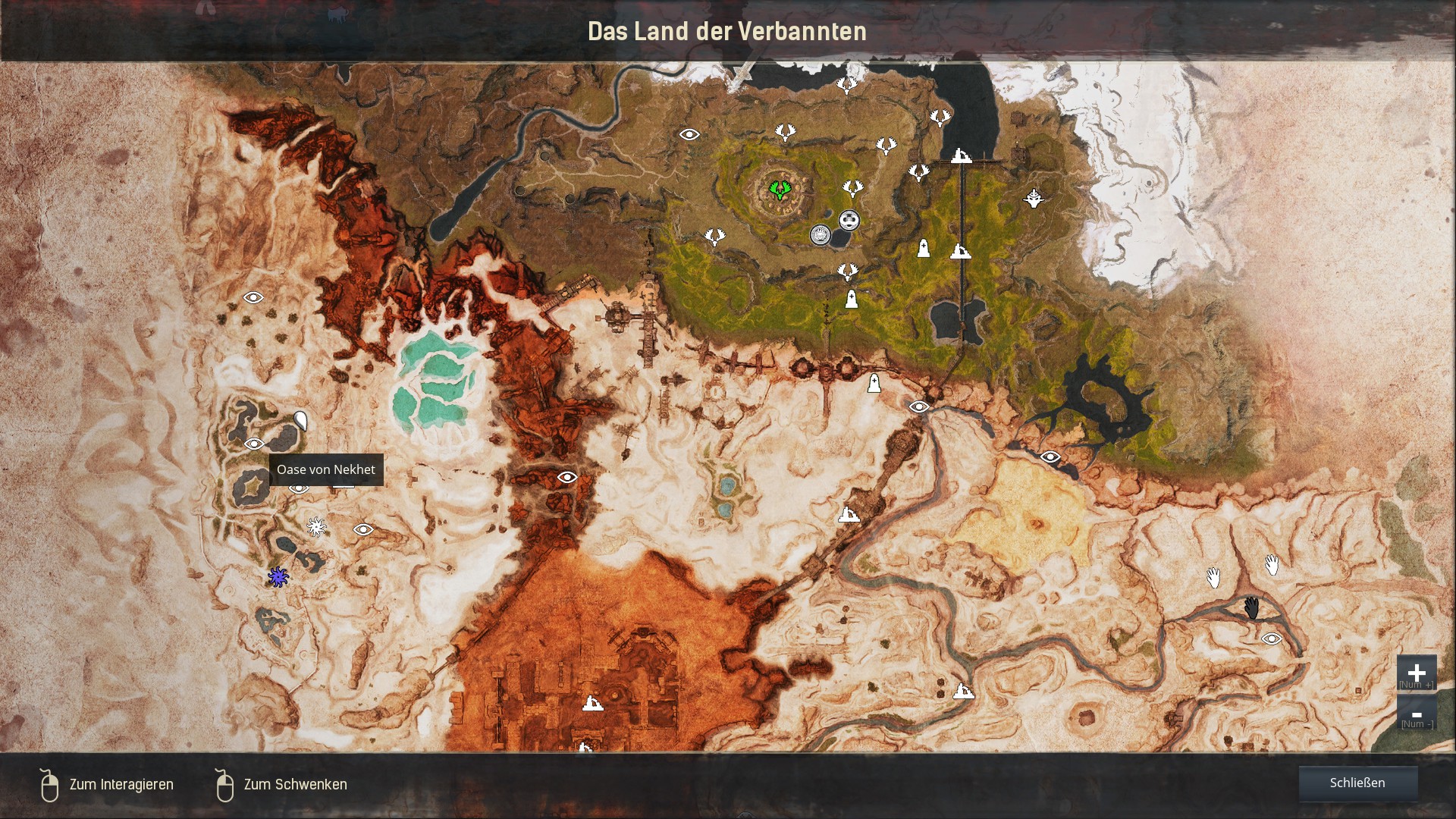The image size is (1456, 819).
Task: Click the horned demon mask map marker
Action: [1033, 199]
